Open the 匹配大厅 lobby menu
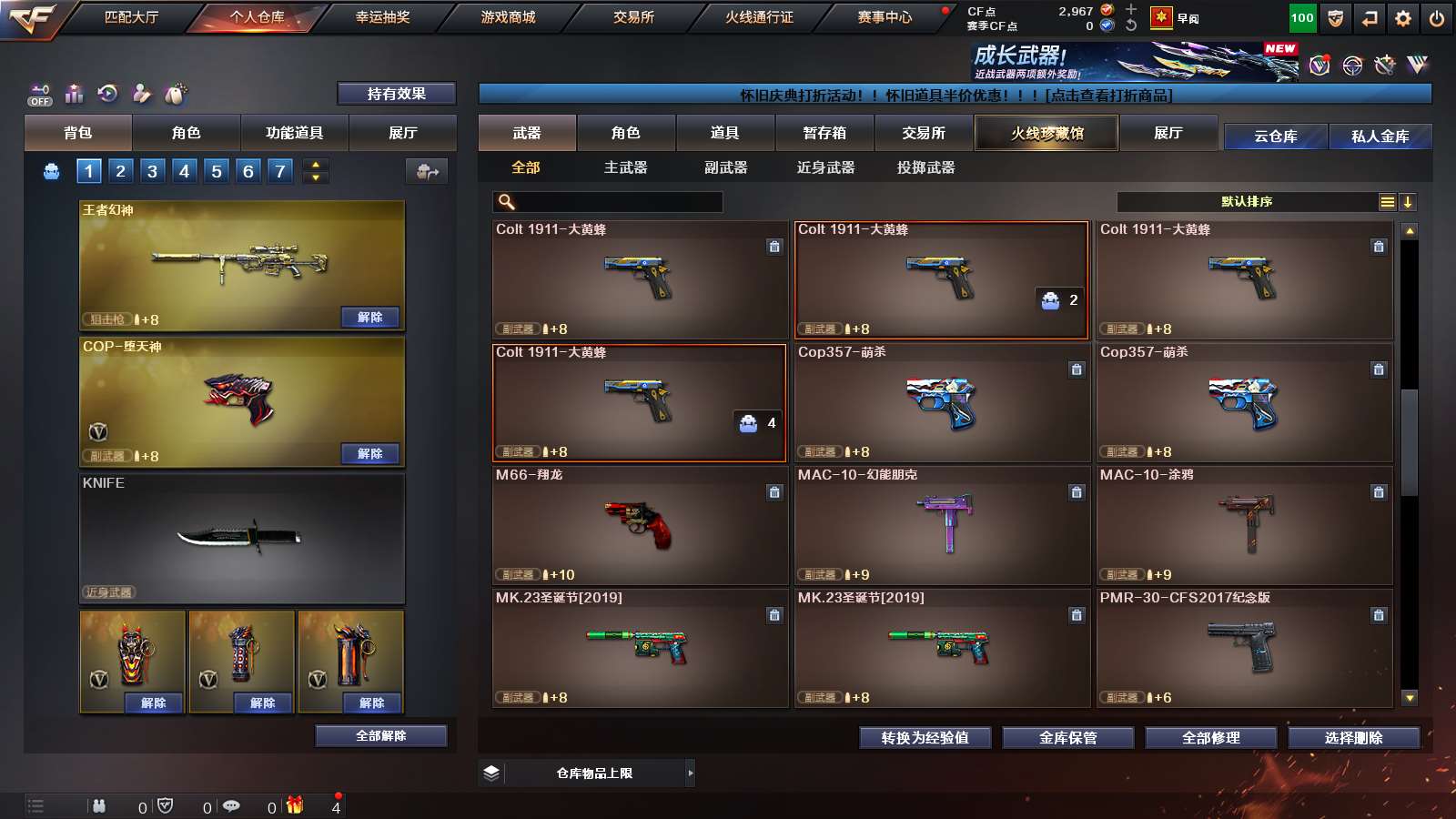This screenshot has width=1456, height=819. tap(131, 17)
